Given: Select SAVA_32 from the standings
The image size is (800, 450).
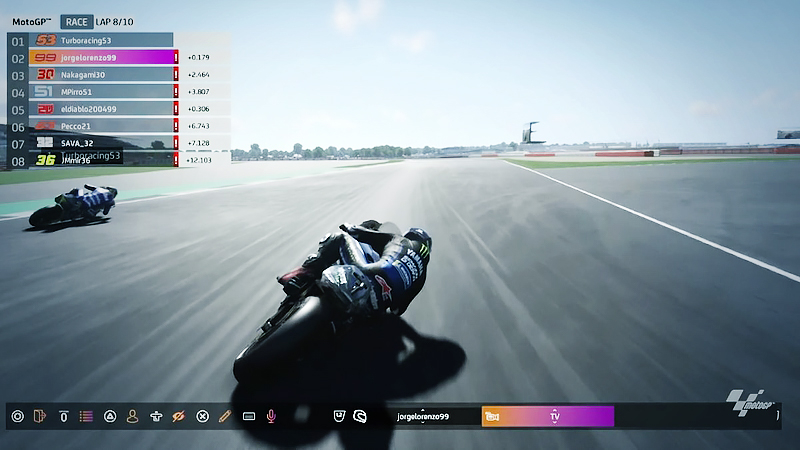Looking at the screenshot, I should coord(100,143).
